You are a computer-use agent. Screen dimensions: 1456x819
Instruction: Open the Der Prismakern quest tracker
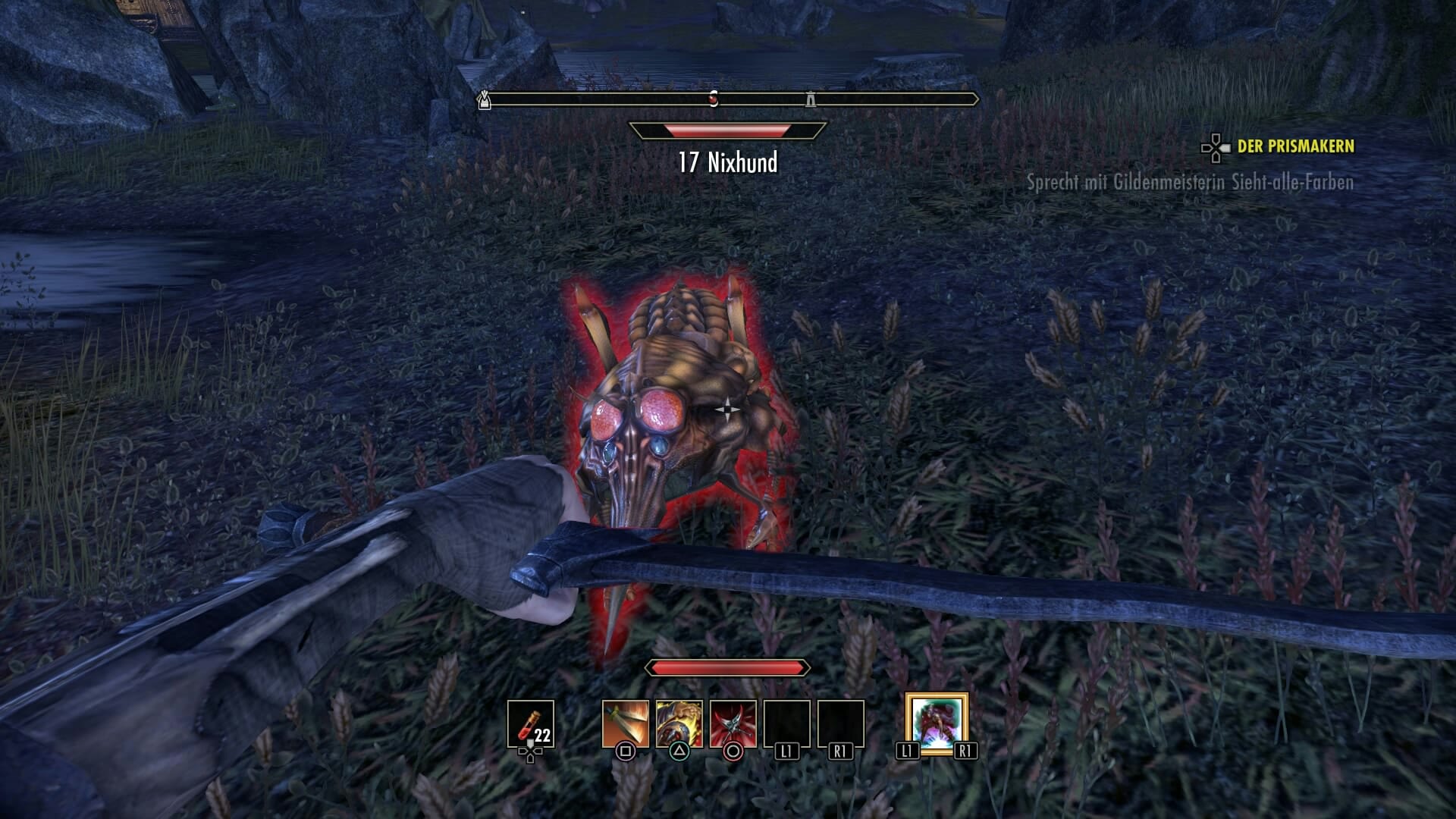click(x=1294, y=146)
